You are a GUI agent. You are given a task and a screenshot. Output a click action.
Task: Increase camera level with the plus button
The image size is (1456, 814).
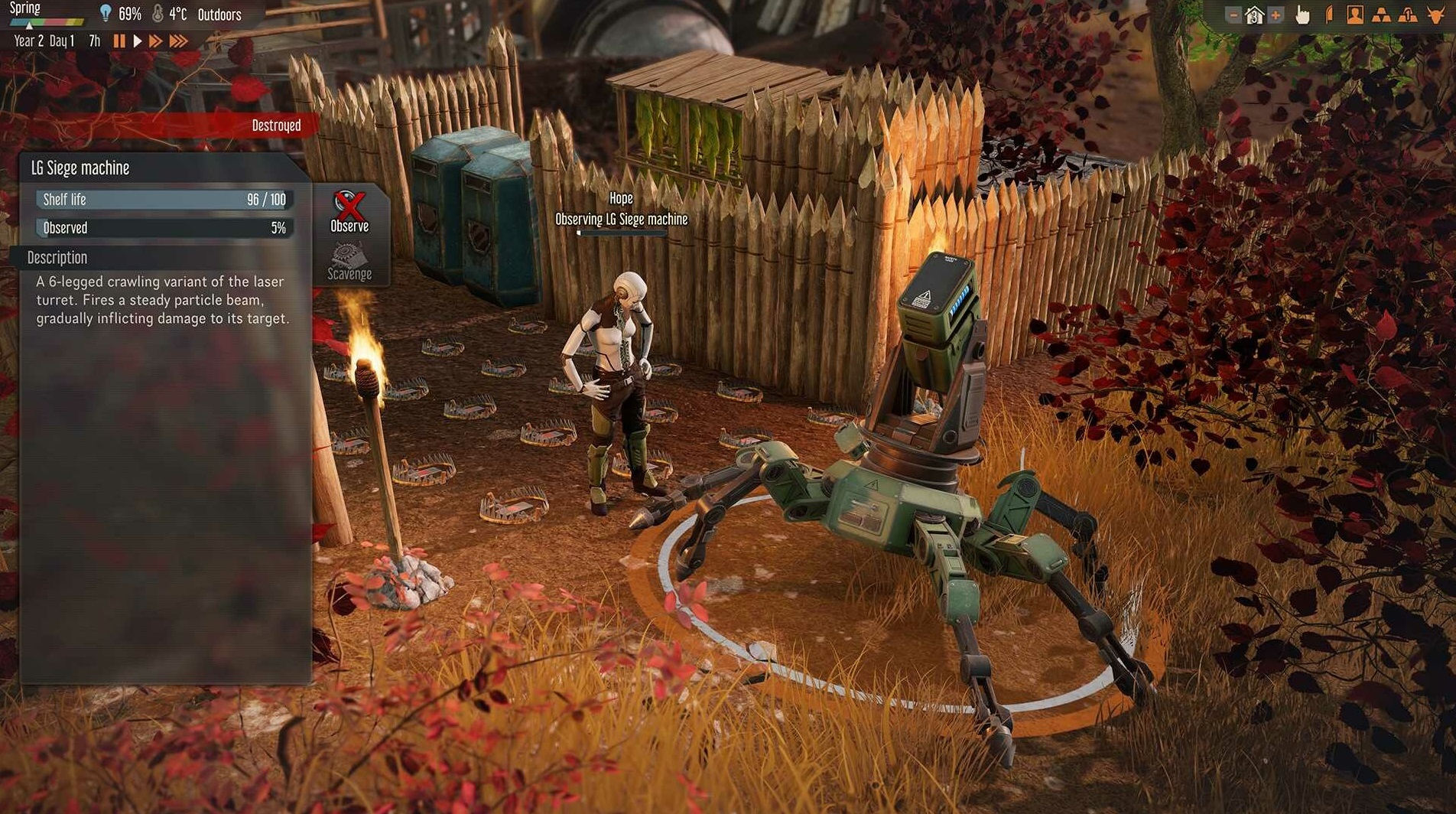(x=1275, y=14)
